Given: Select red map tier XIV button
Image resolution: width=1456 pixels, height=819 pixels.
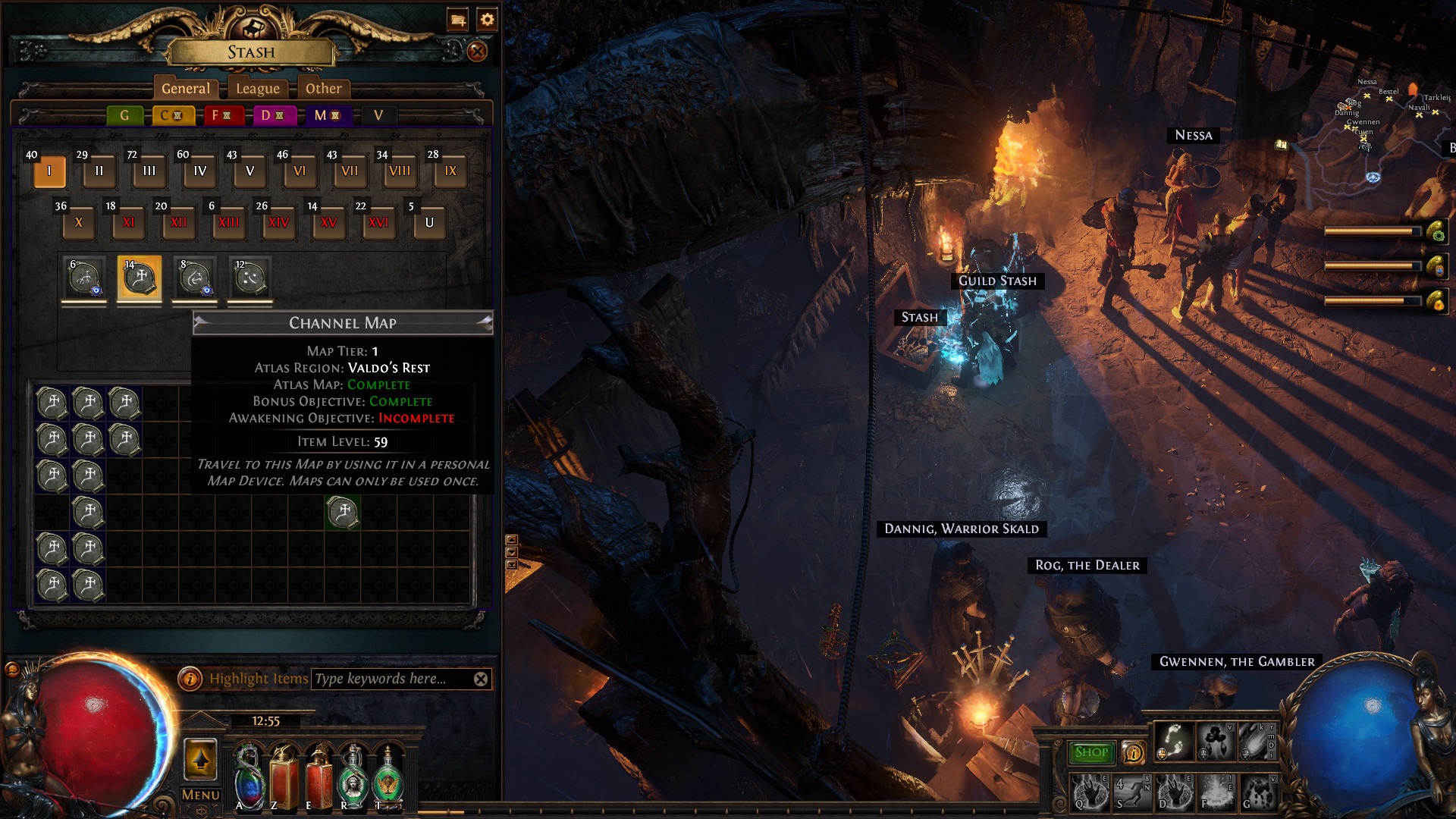Looking at the screenshot, I should coord(278,223).
